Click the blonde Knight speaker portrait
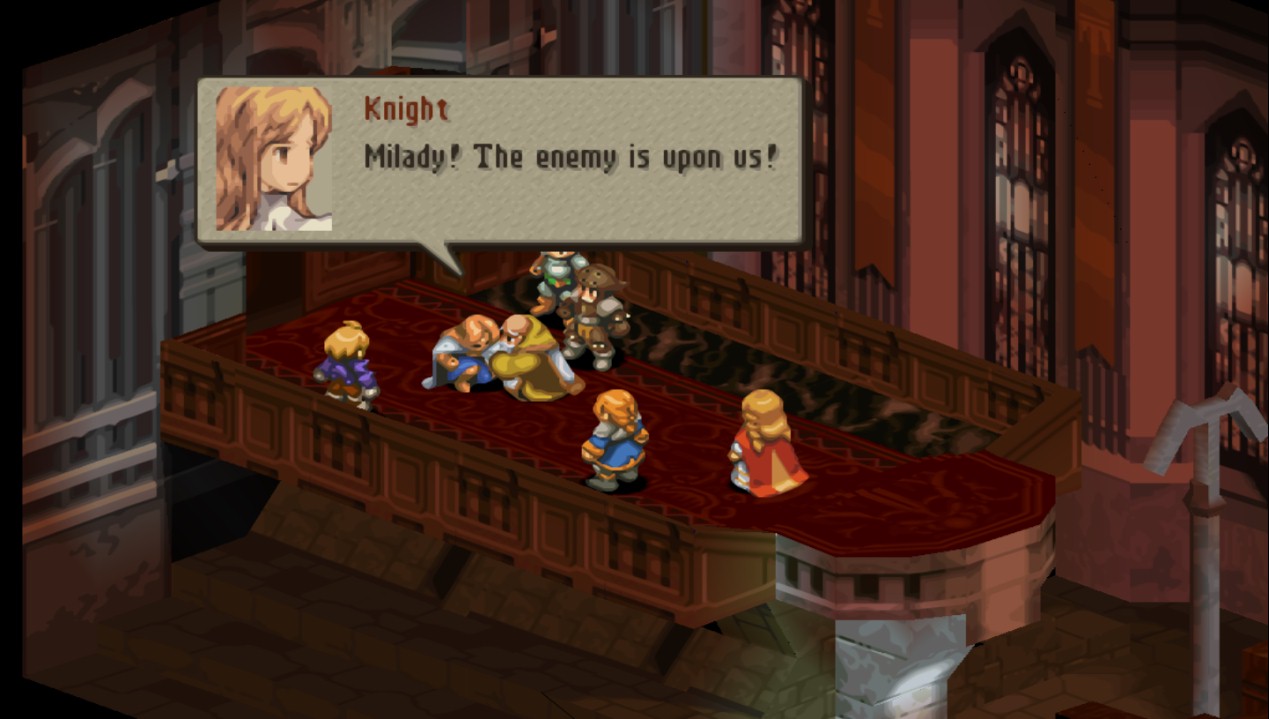The width and height of the screenshot is (1269, 719). [273, 159]
